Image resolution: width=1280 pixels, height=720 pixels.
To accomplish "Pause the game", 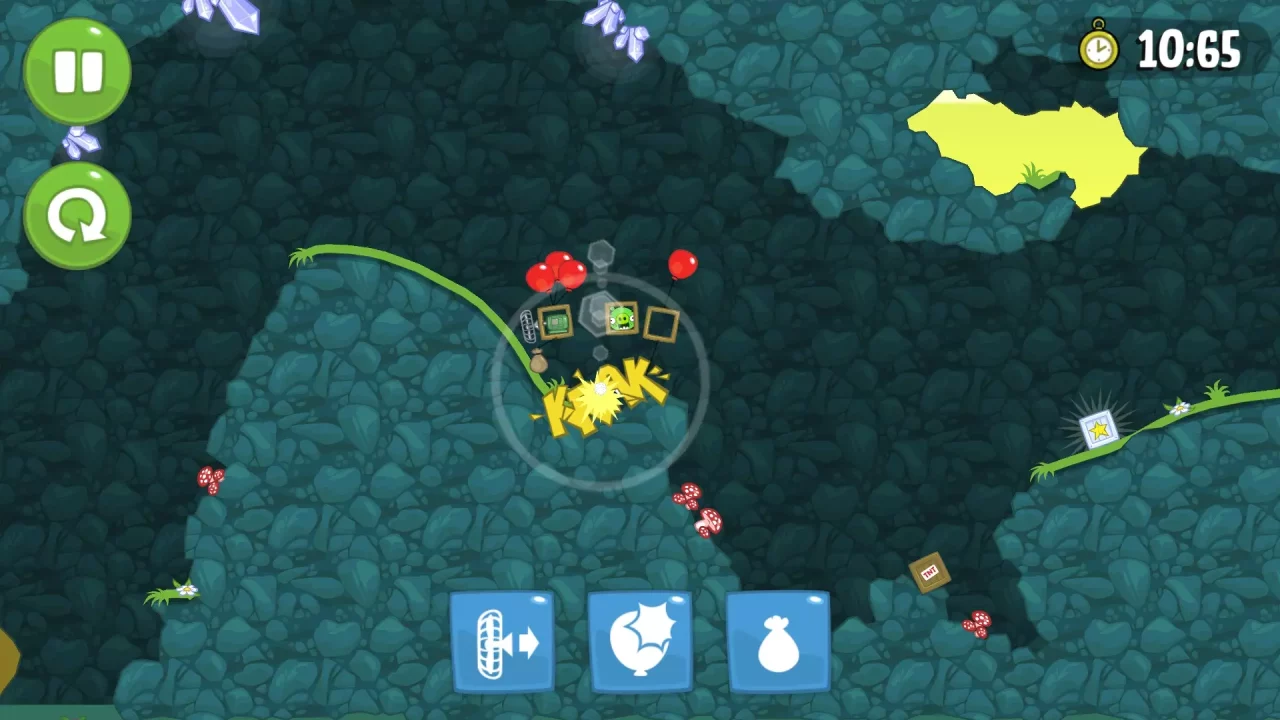I will pyautogui.click(x=77, y=70).
